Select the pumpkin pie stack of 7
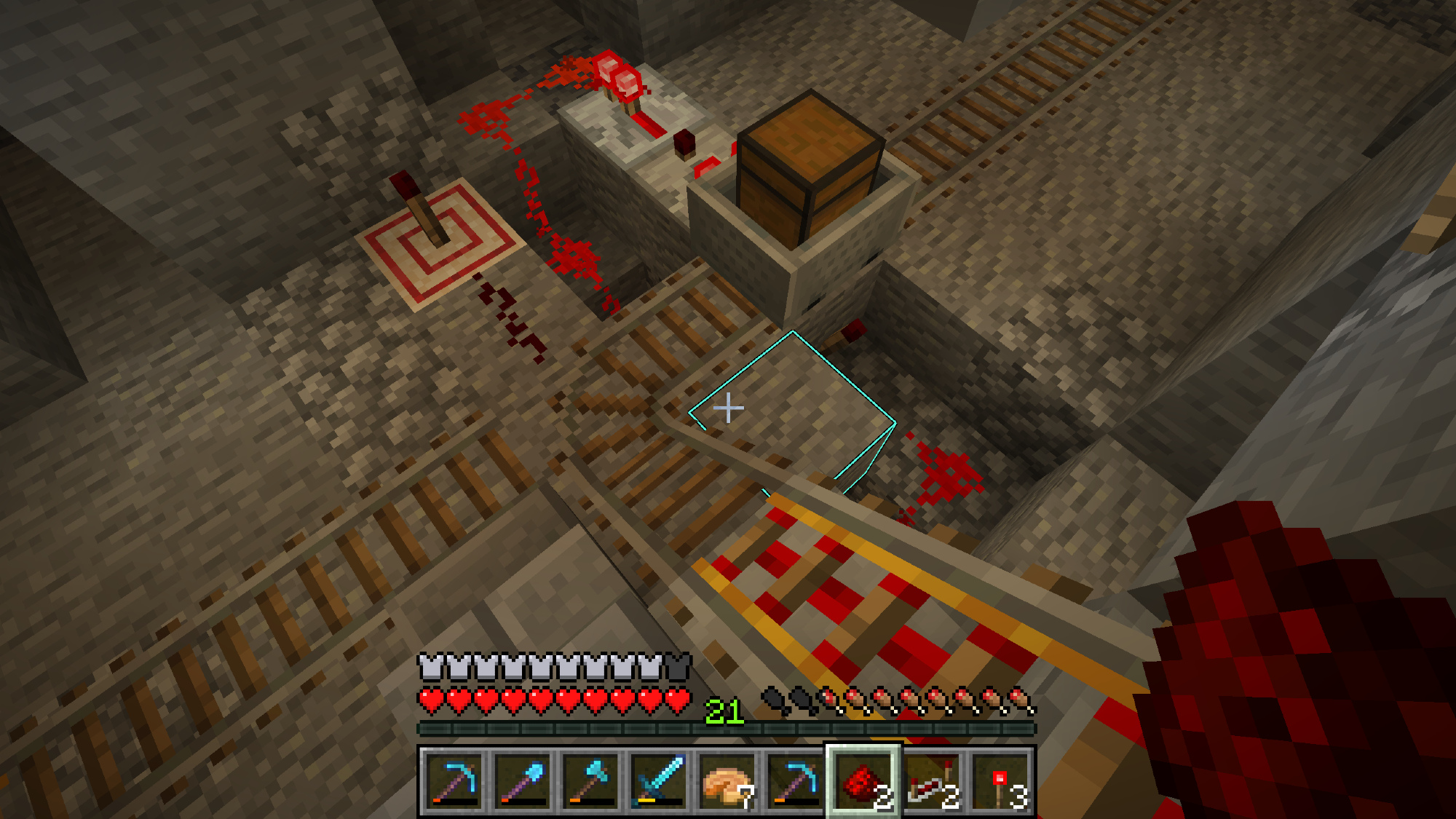1456x819 pixels. pyautogui.click(x=727, y=782)
